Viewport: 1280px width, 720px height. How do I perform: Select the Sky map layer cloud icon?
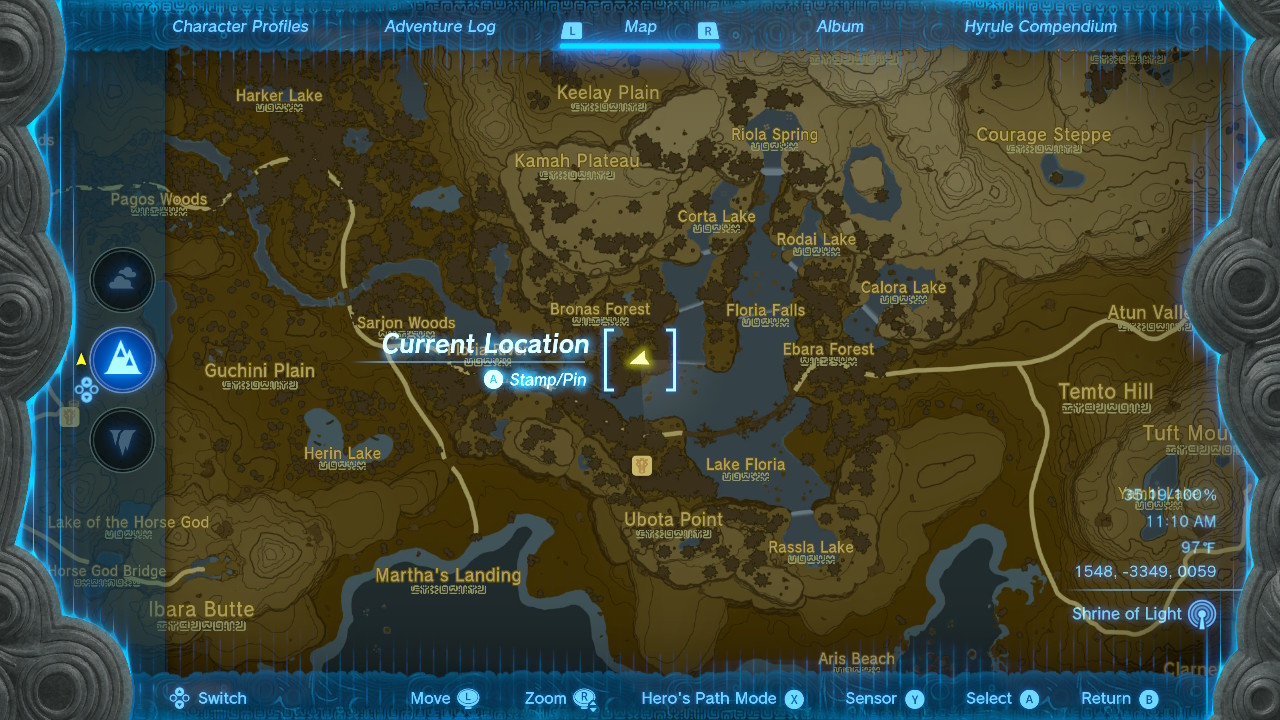pos(122,280)
